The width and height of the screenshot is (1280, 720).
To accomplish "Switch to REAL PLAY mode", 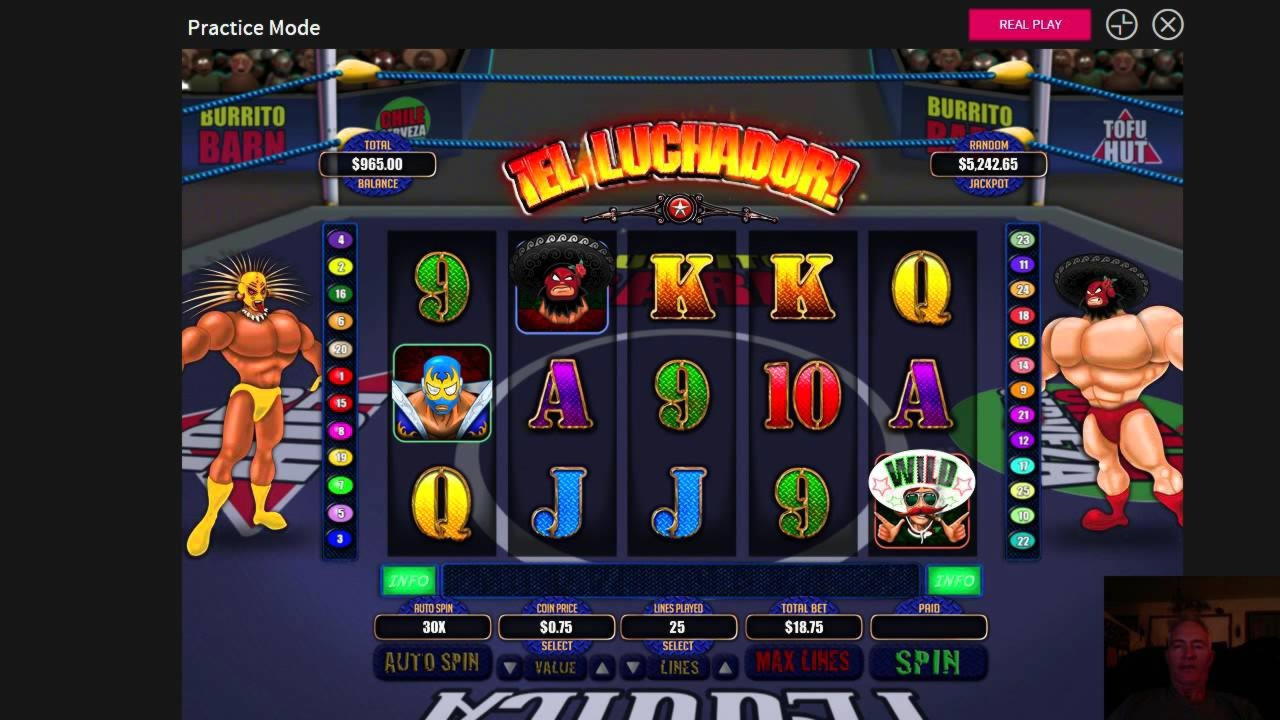I will coord(1029,24).
